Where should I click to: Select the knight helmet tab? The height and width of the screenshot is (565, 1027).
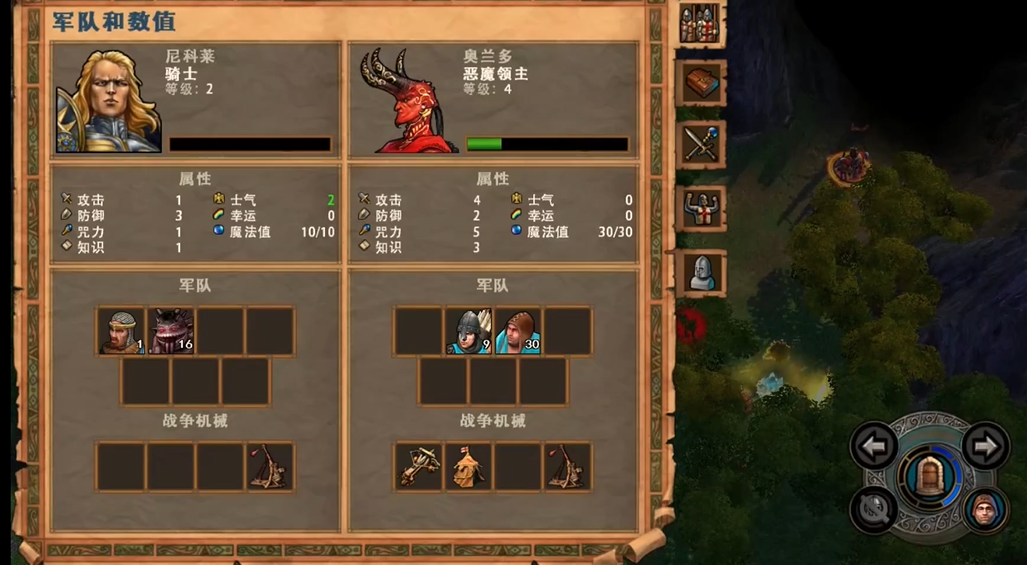pyautogui.click(x=700, y=272)
